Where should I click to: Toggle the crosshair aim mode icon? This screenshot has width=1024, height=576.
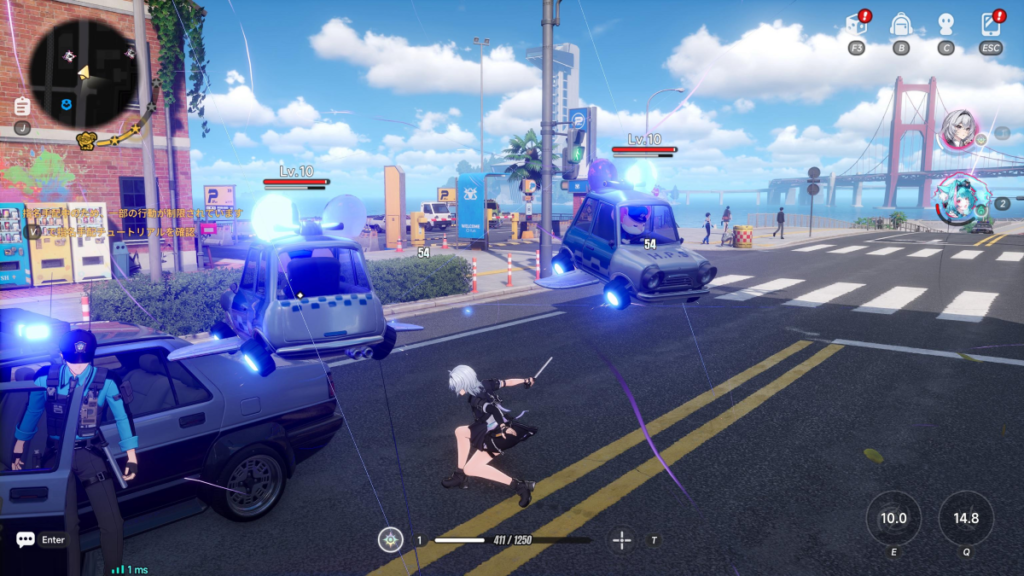[x=622, y=540]
